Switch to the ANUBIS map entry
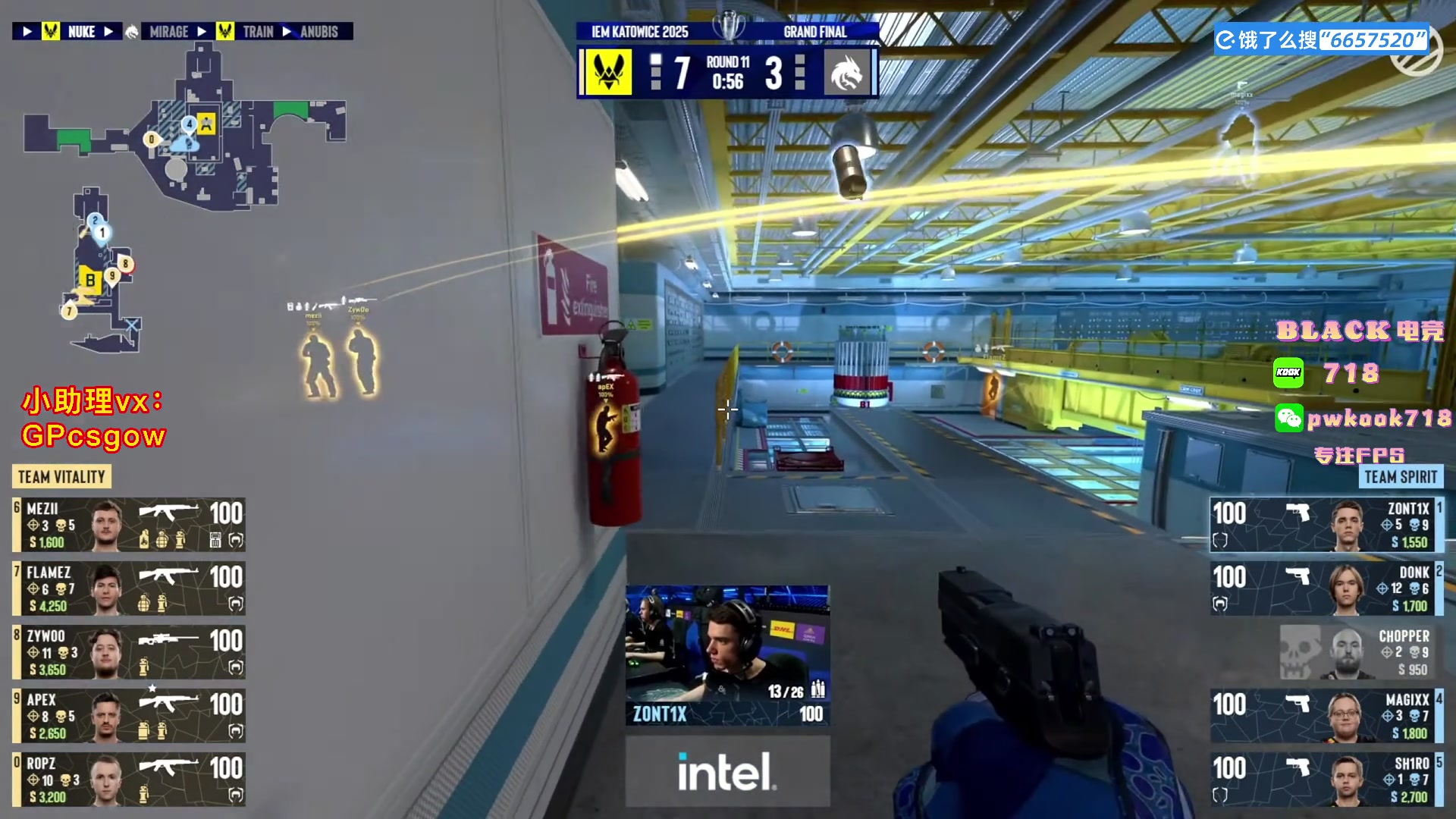The height and width of the screenshot is (819, 1456). point(318,32)
